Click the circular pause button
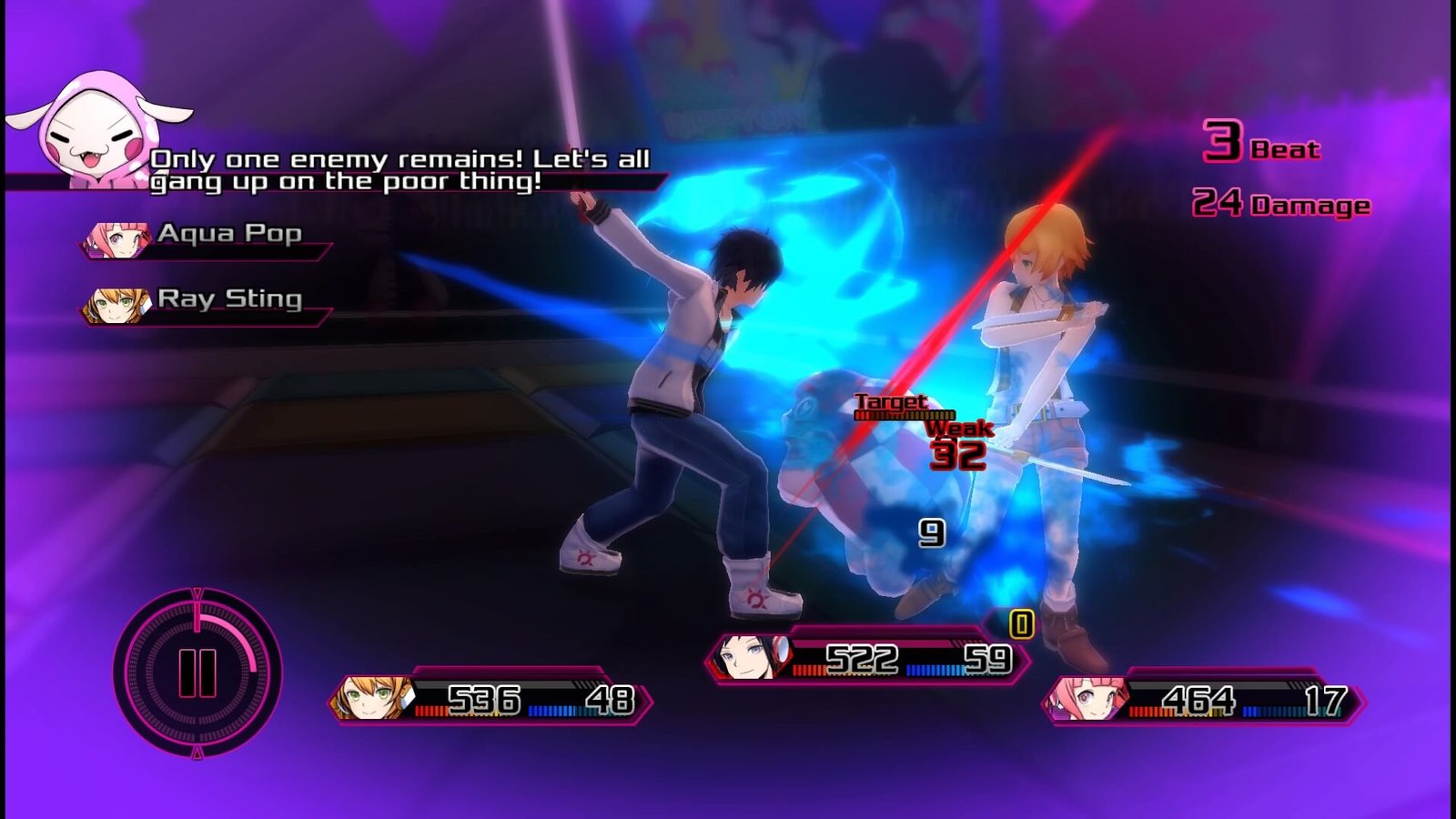The height and width of the screenshot is (819, 1456). [197, 673]
